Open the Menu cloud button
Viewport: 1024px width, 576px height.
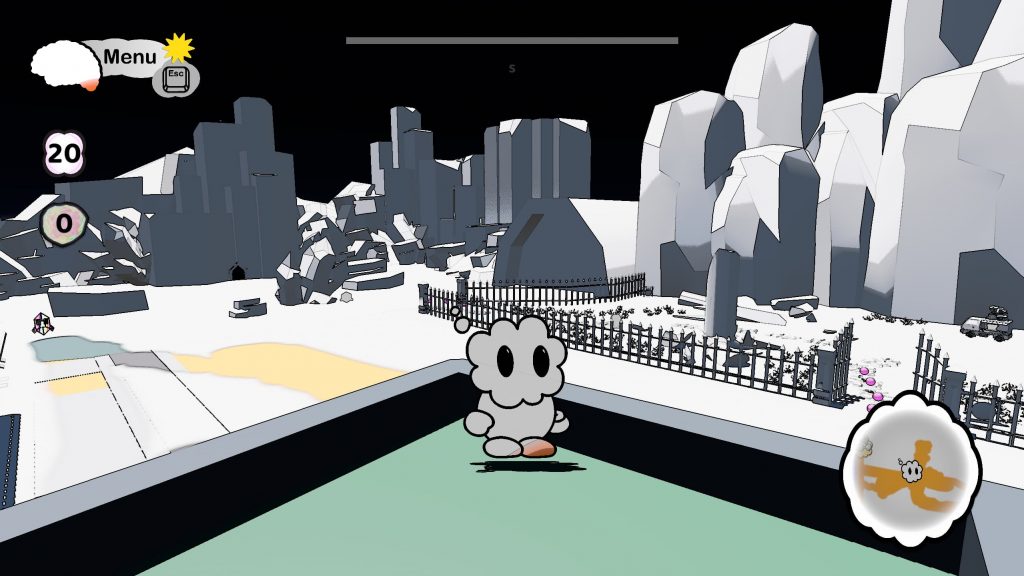coord(128,58)
